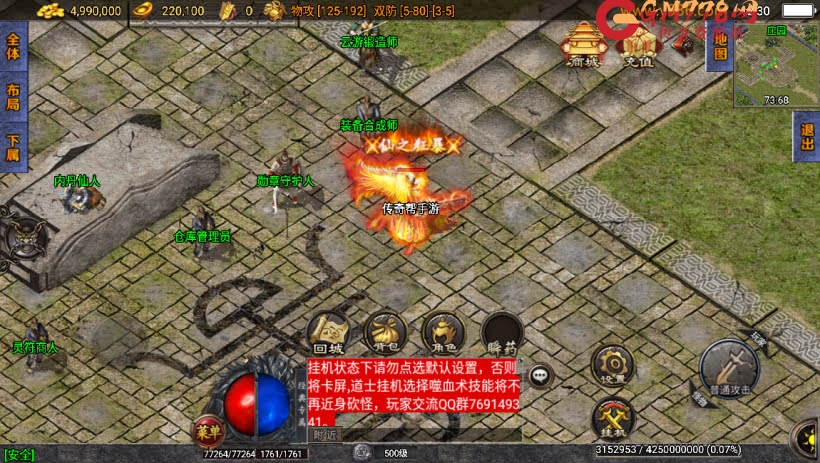Toggle 挂机 auto-battle mode
This screenshot has width=820, height=463.
(x=612, y=418)
